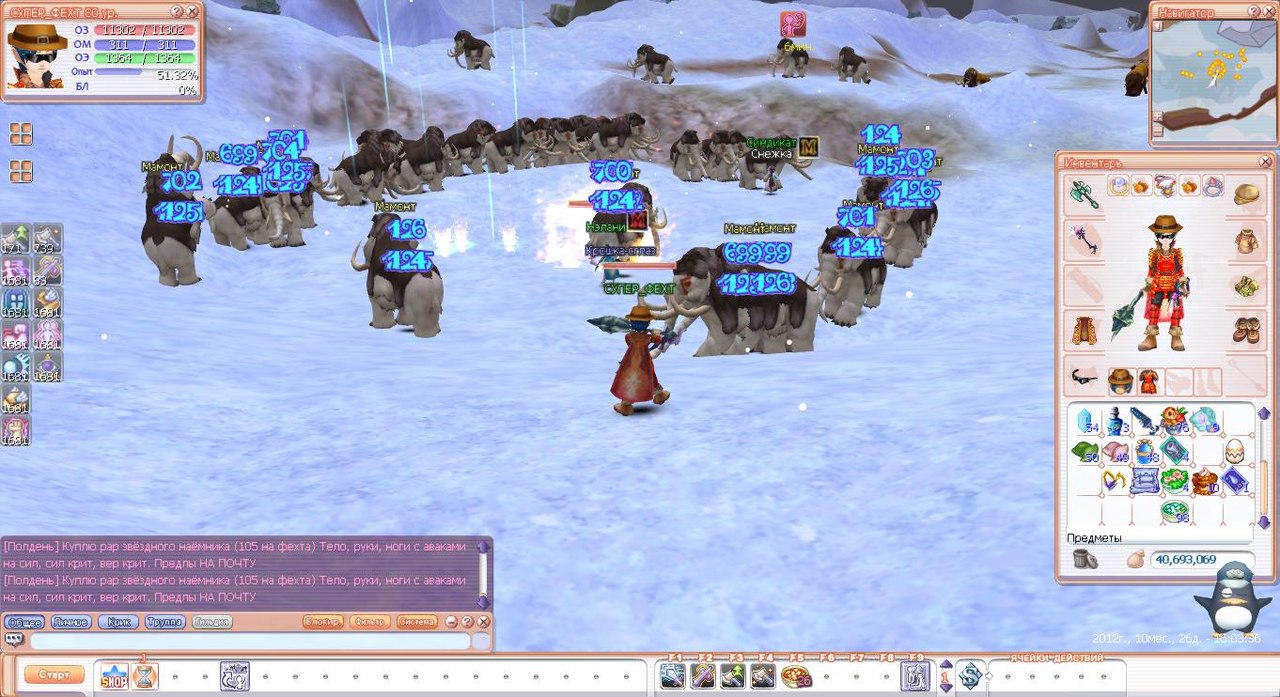
Task: Switch chat to the Крик tab
Action: (118, 622)
